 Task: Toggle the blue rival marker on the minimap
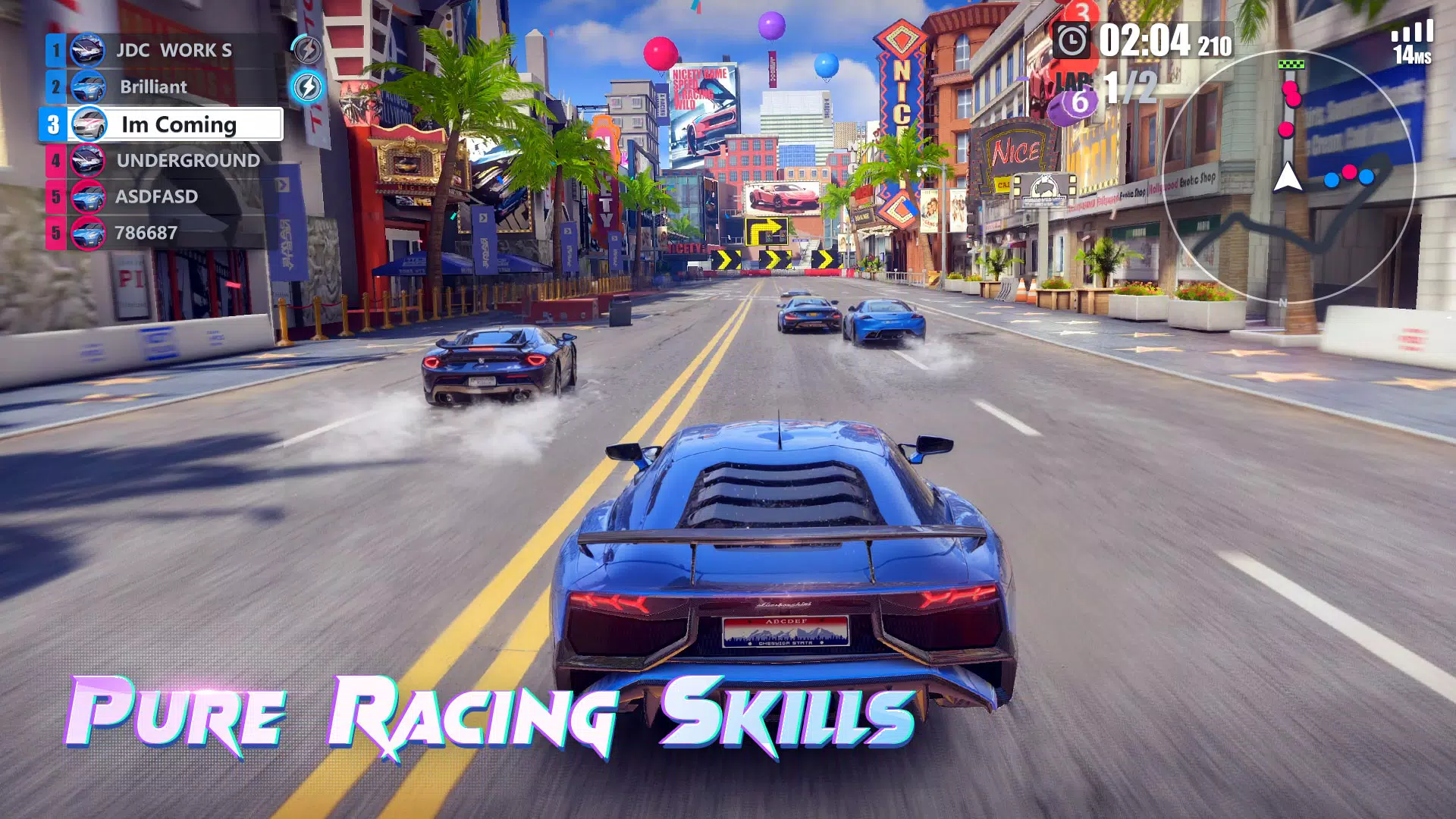(x=1331, y=180)
